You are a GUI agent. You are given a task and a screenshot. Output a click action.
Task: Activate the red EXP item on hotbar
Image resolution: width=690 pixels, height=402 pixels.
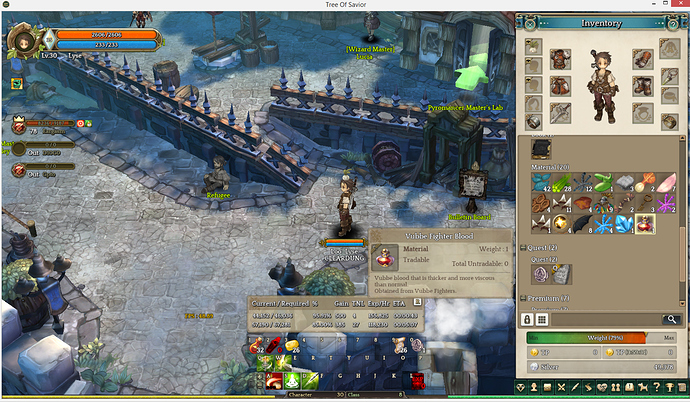click(x=418, y=379)
